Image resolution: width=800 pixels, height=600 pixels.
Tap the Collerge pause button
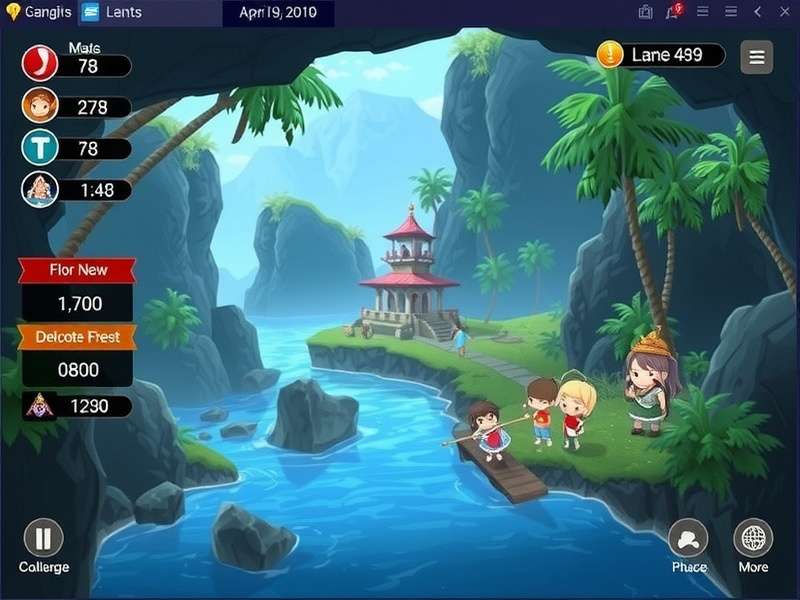click(43, 539)
